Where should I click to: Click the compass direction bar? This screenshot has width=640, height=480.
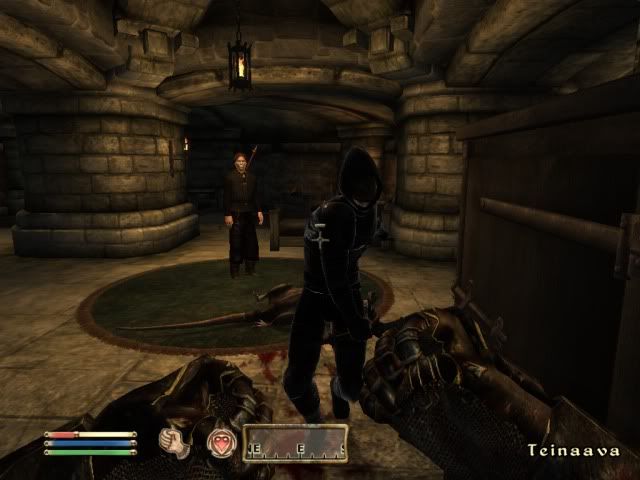(x=296, y=443)
